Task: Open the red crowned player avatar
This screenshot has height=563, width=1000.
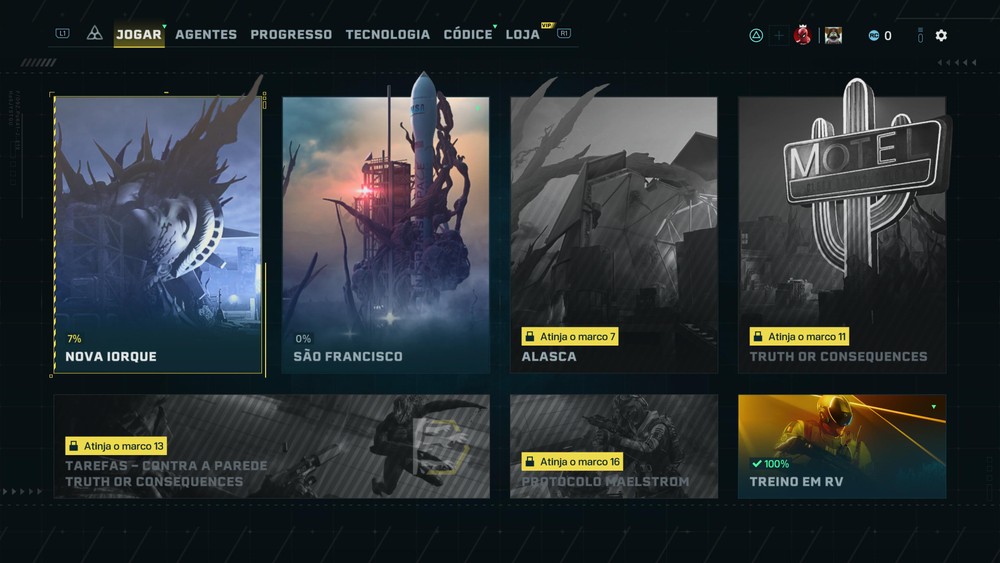Action: [801, 36]
